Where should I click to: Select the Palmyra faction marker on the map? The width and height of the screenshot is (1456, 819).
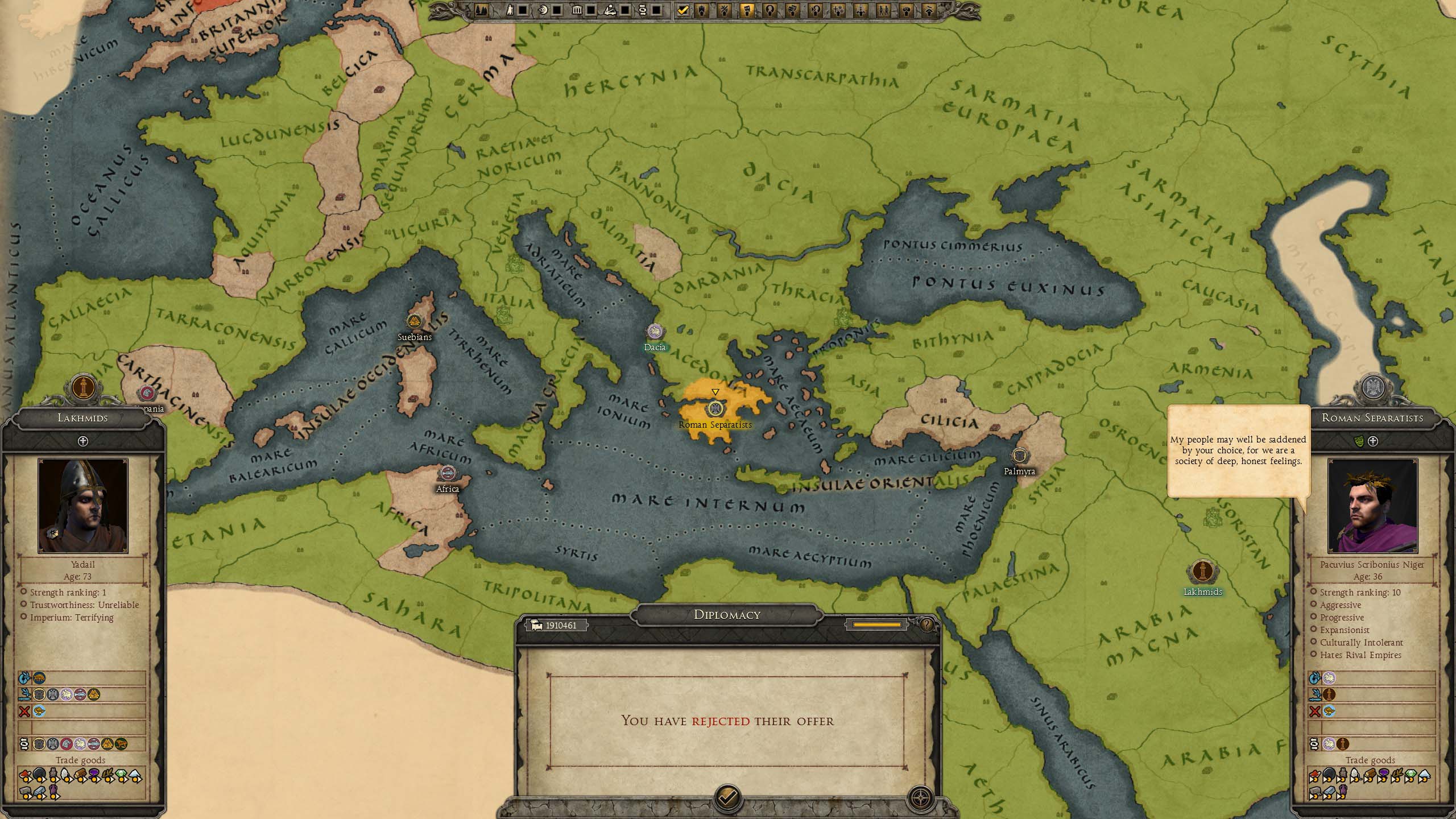[1020, 456]
